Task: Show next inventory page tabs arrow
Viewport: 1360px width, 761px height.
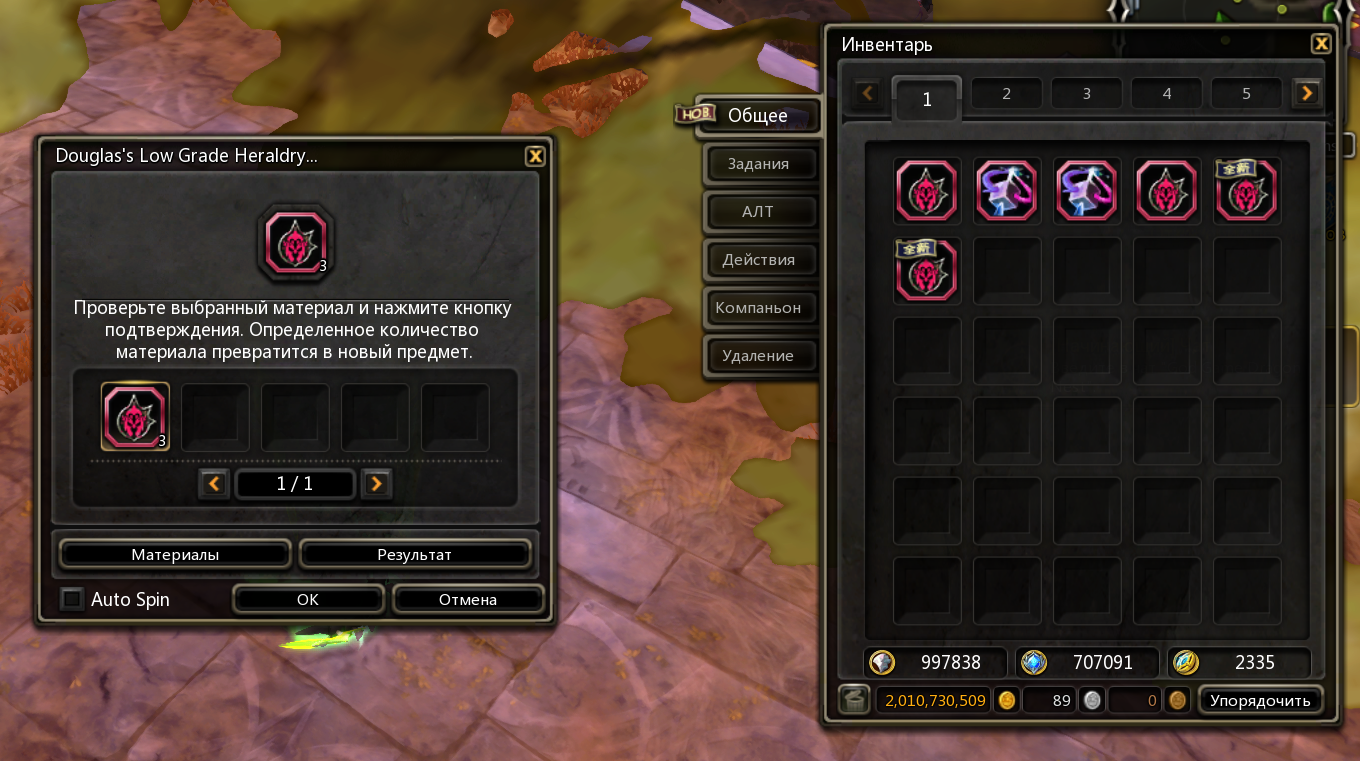Action: [x=1306, y=94]
